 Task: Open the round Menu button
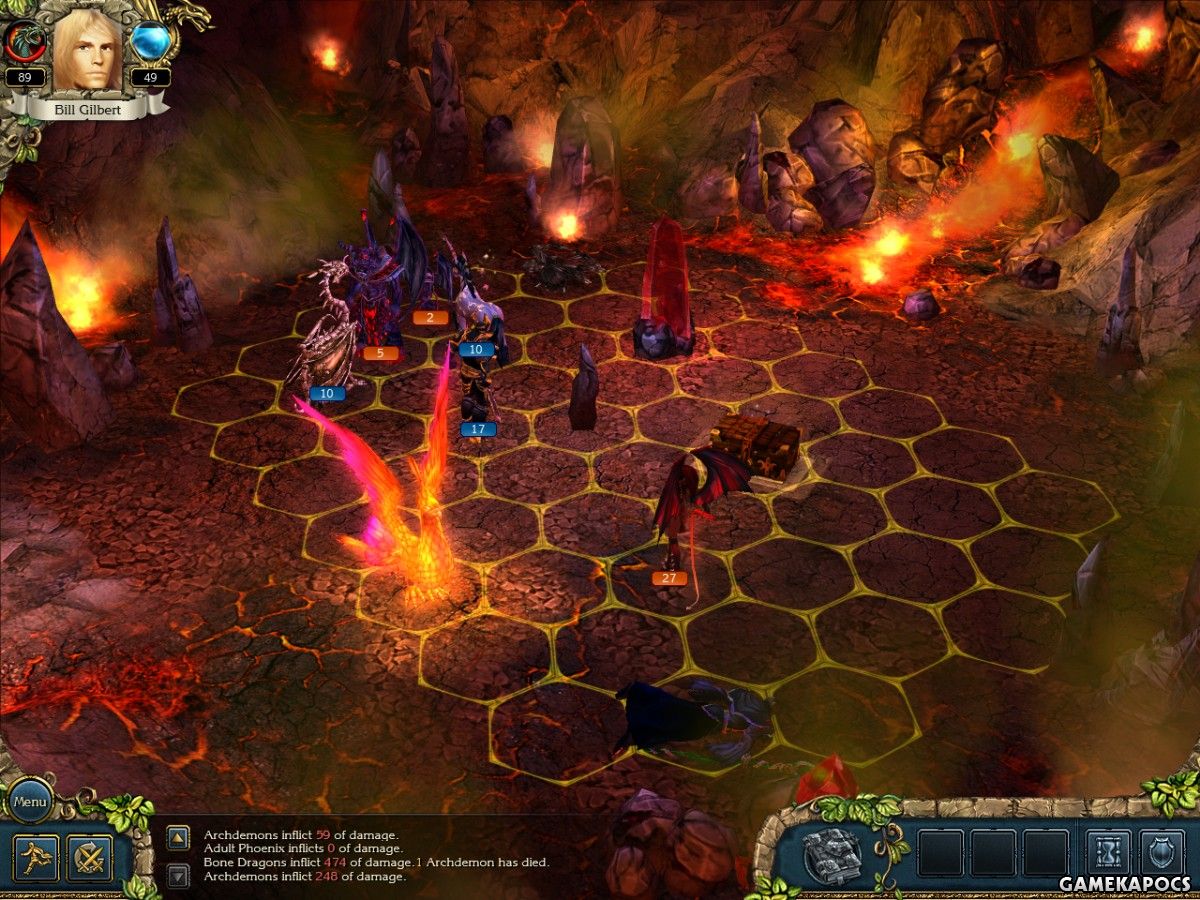pos(30,801)
